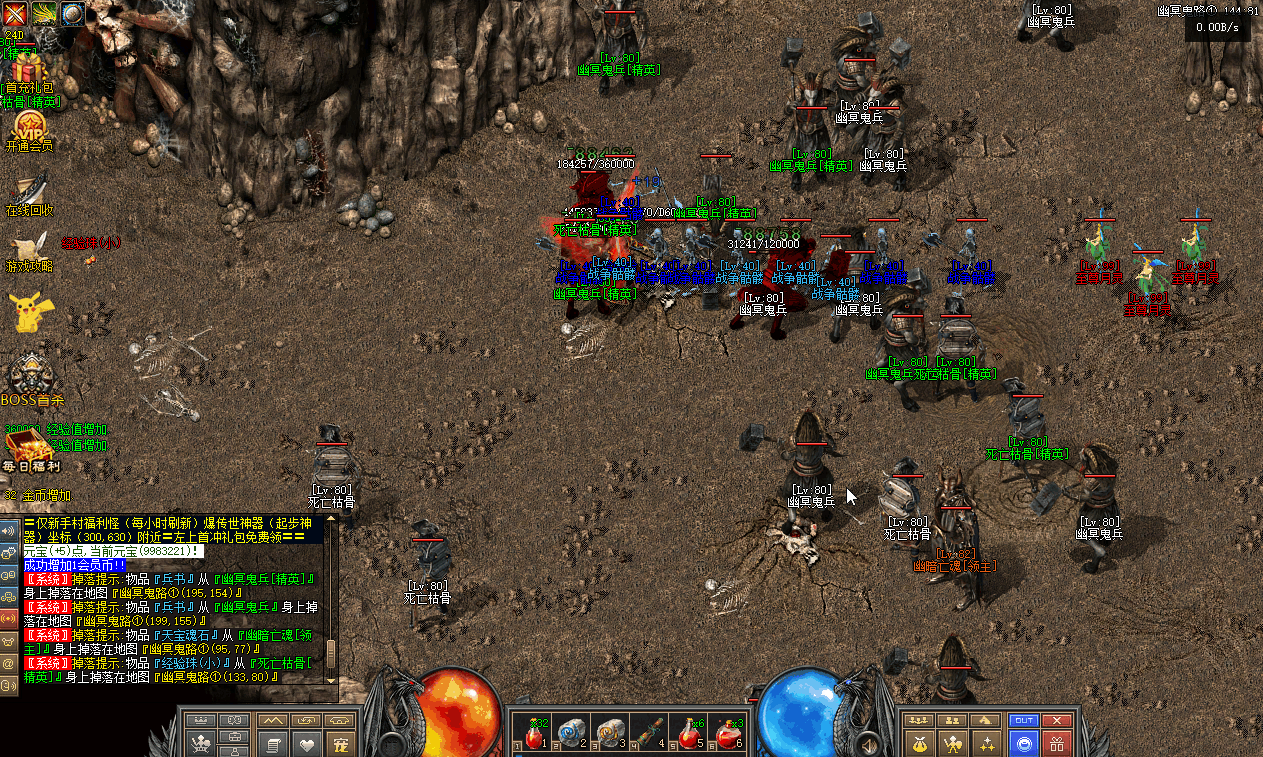
Task: Click the OUT button
Action: pos(1024,720)
